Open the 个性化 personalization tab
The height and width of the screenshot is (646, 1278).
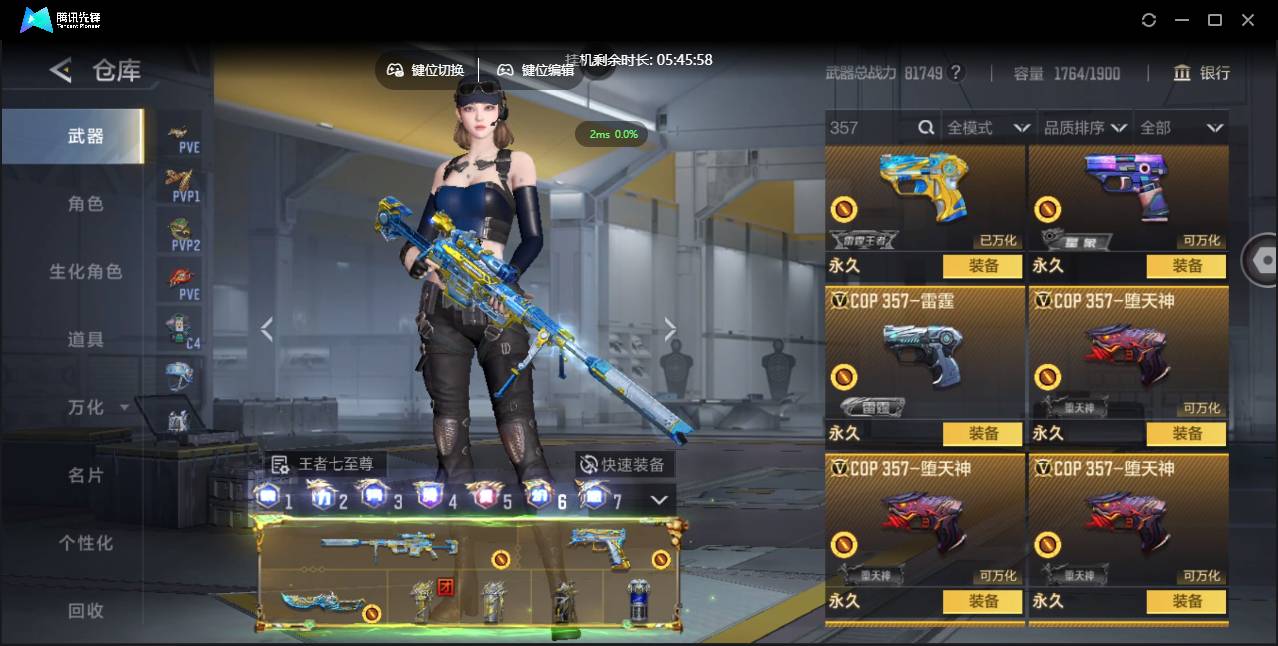point(85,544)
